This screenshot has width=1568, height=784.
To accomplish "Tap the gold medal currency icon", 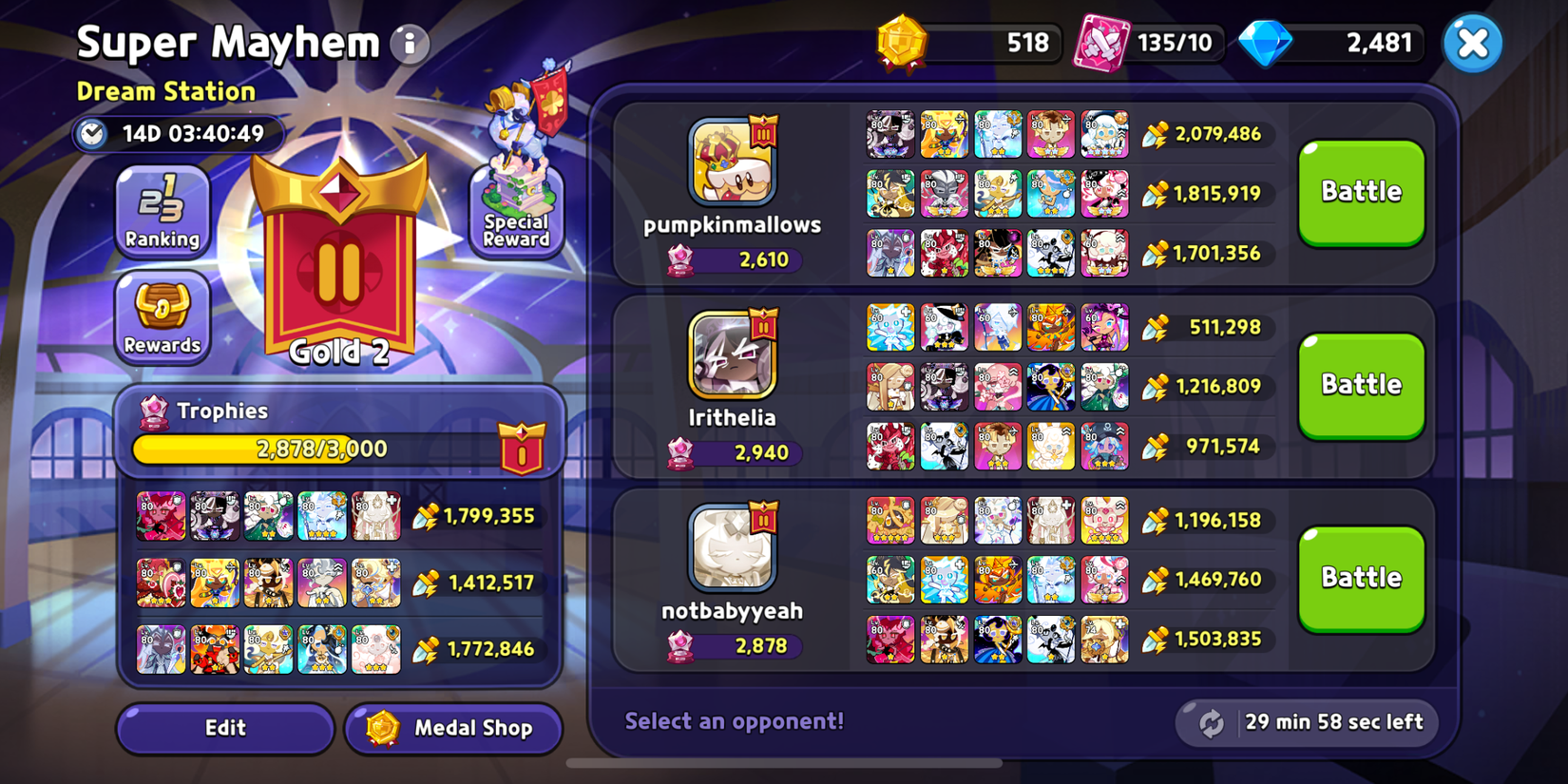I will pyautogui.click(x=901, y=42).
